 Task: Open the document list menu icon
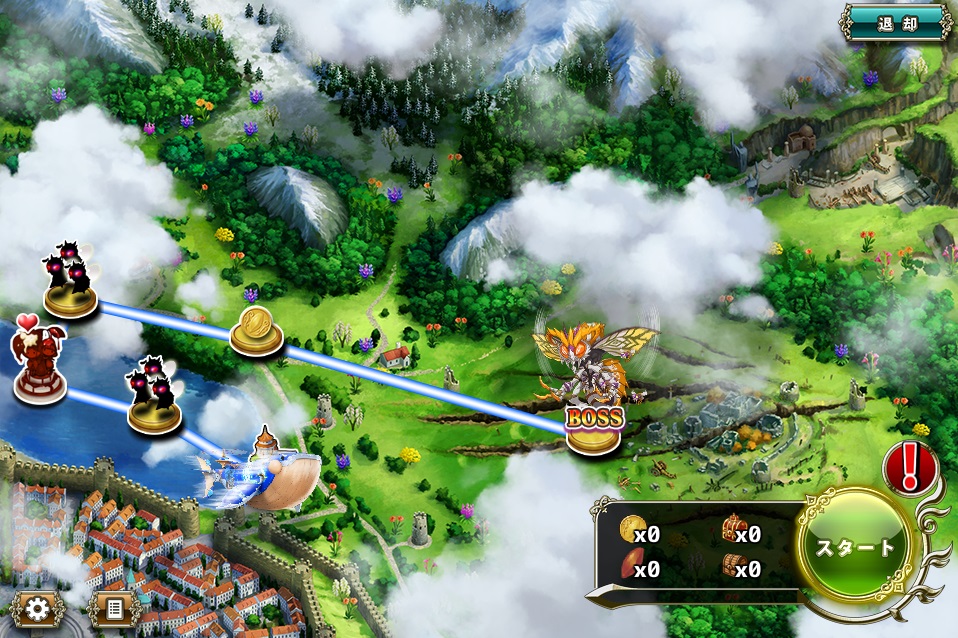[113, 607]
